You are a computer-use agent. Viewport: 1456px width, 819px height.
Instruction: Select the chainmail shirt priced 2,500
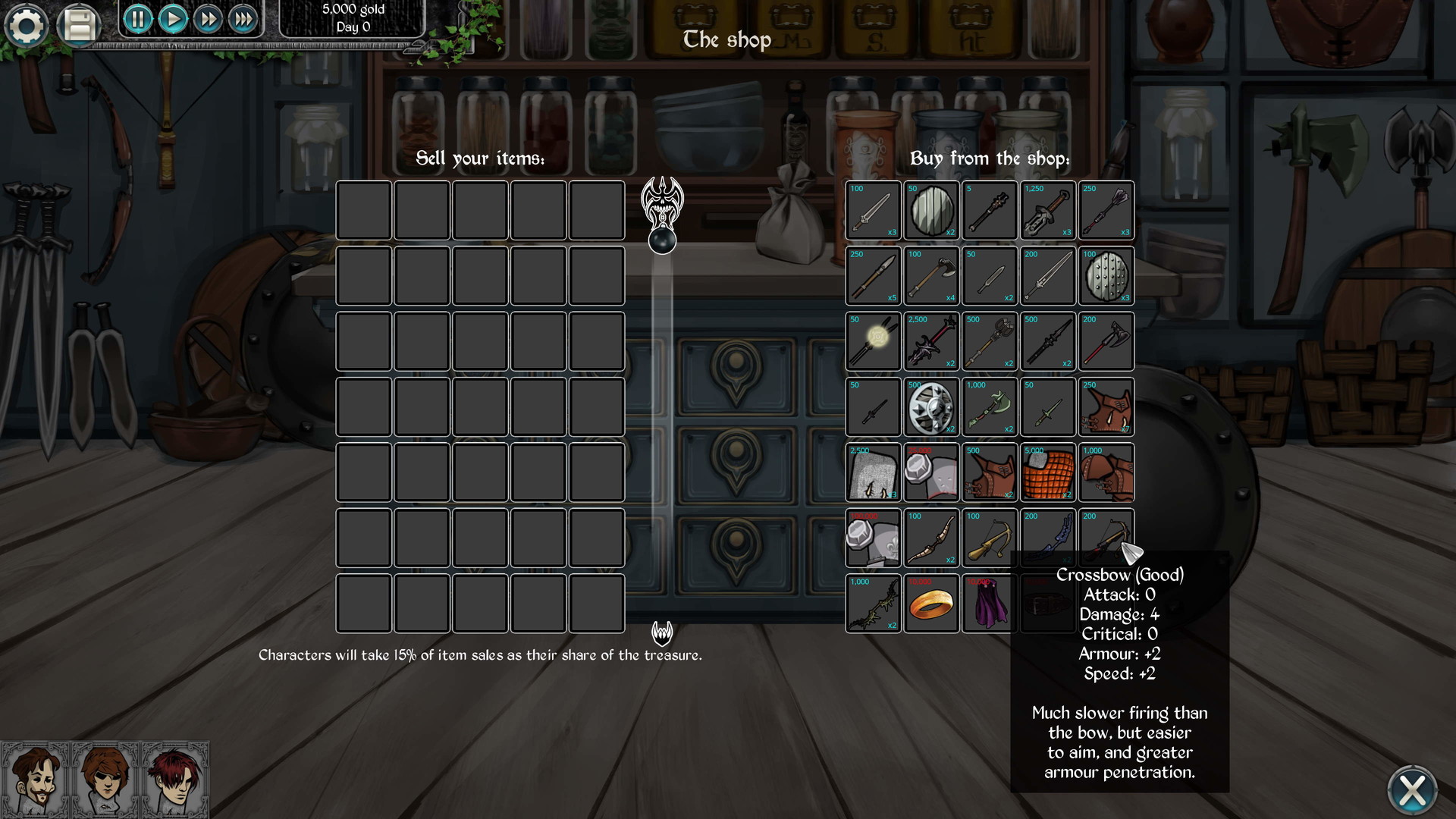(x=874, y=472)
